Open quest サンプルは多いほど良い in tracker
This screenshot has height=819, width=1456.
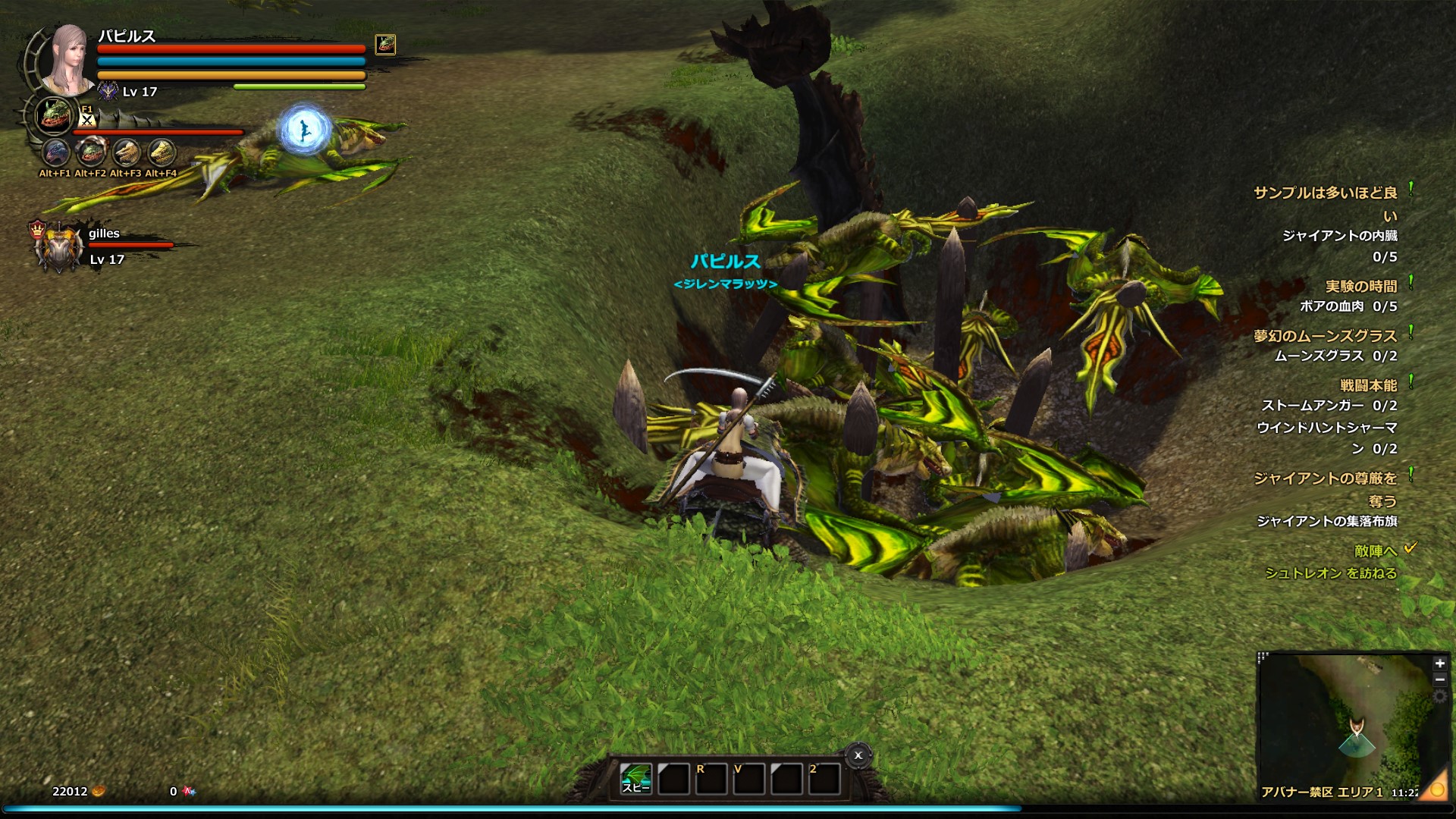pos(1325,193)
